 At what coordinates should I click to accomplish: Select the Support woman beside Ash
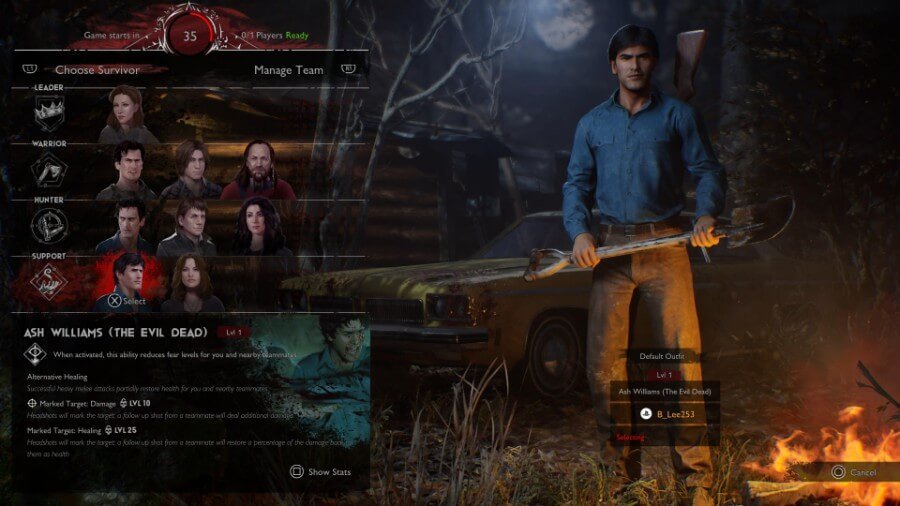(x=189, y=283)
